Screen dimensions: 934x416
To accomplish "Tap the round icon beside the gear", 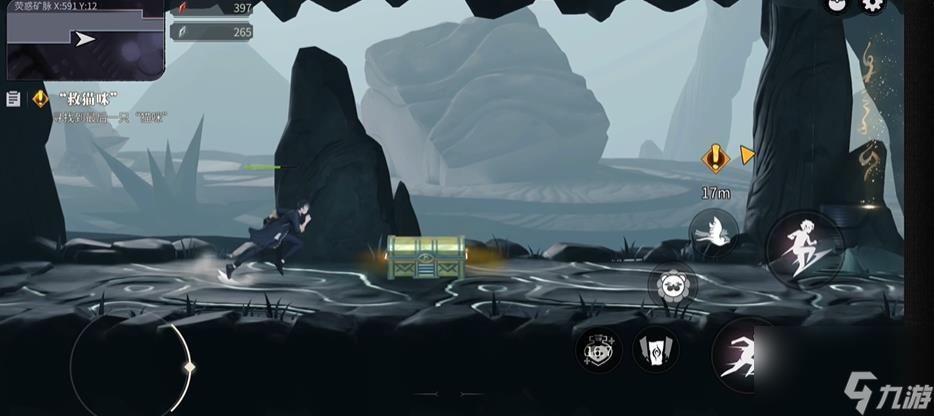I will [x=835, y=5].
